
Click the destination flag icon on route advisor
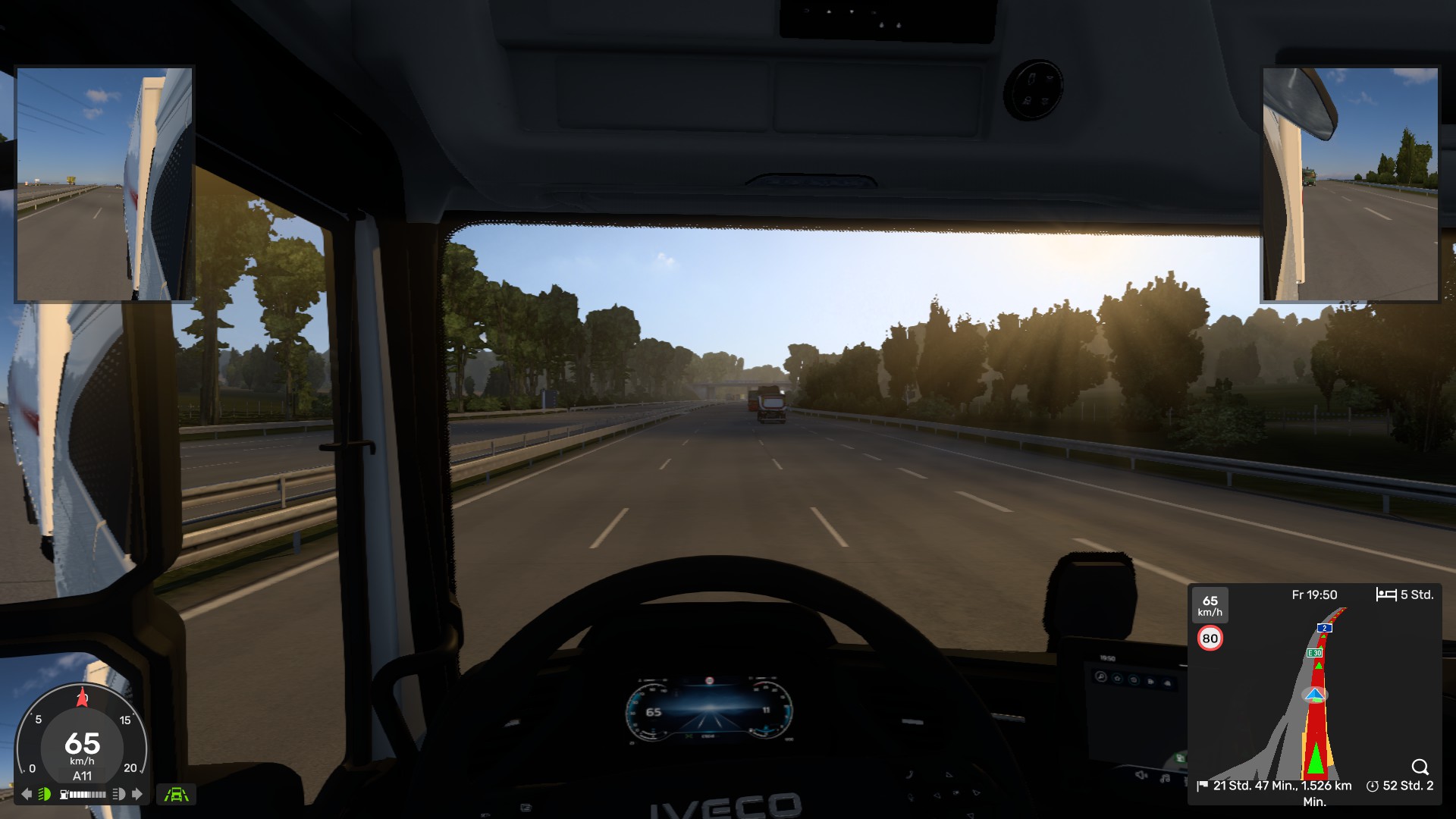1202,786
